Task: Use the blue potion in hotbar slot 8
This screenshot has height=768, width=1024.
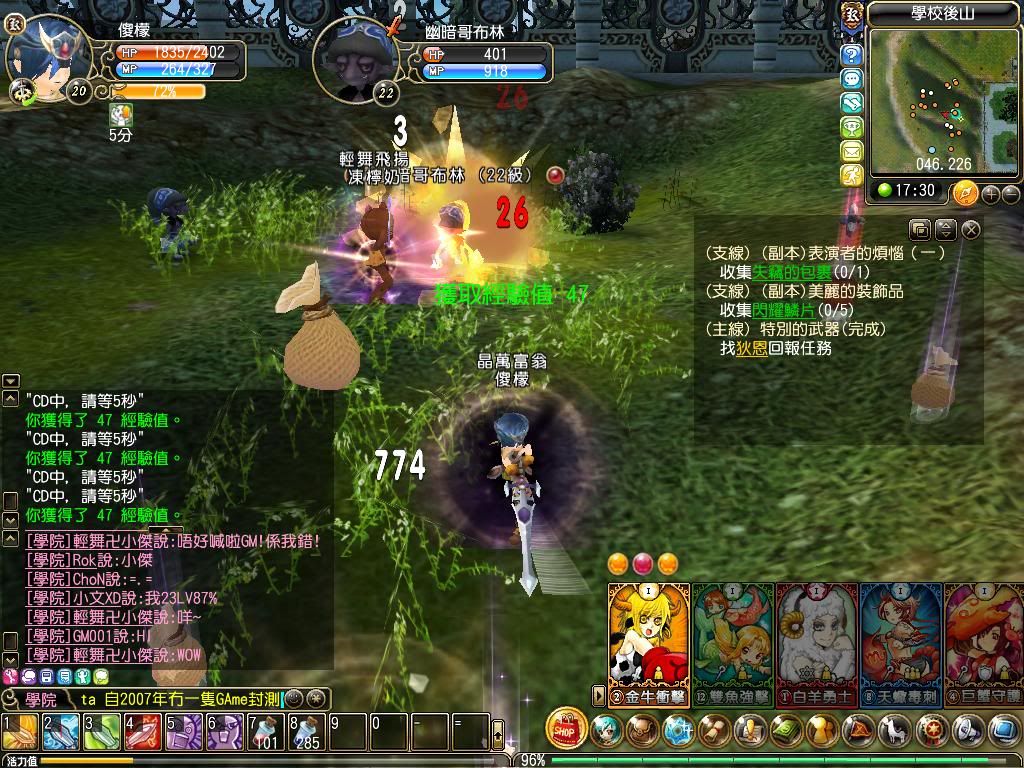Action: point(307,732)
